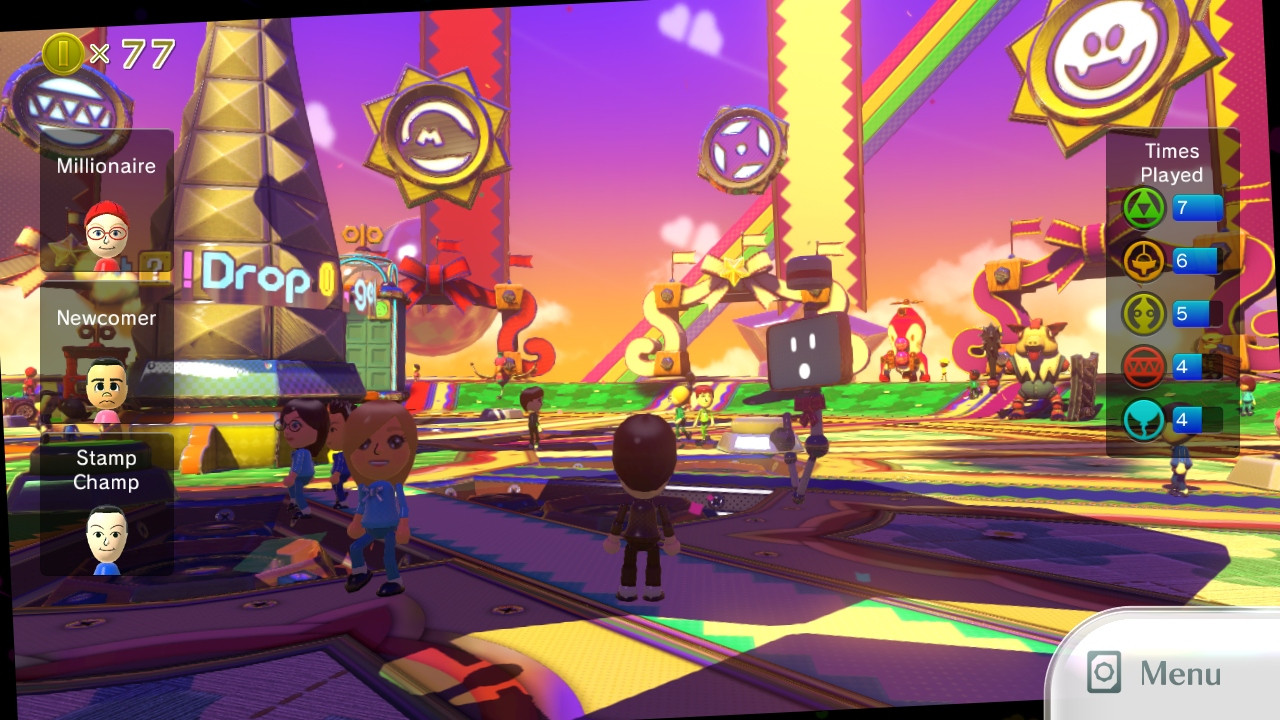Open the Menu button
The height and width of the screenshot is (720, 1280).
1160,672
